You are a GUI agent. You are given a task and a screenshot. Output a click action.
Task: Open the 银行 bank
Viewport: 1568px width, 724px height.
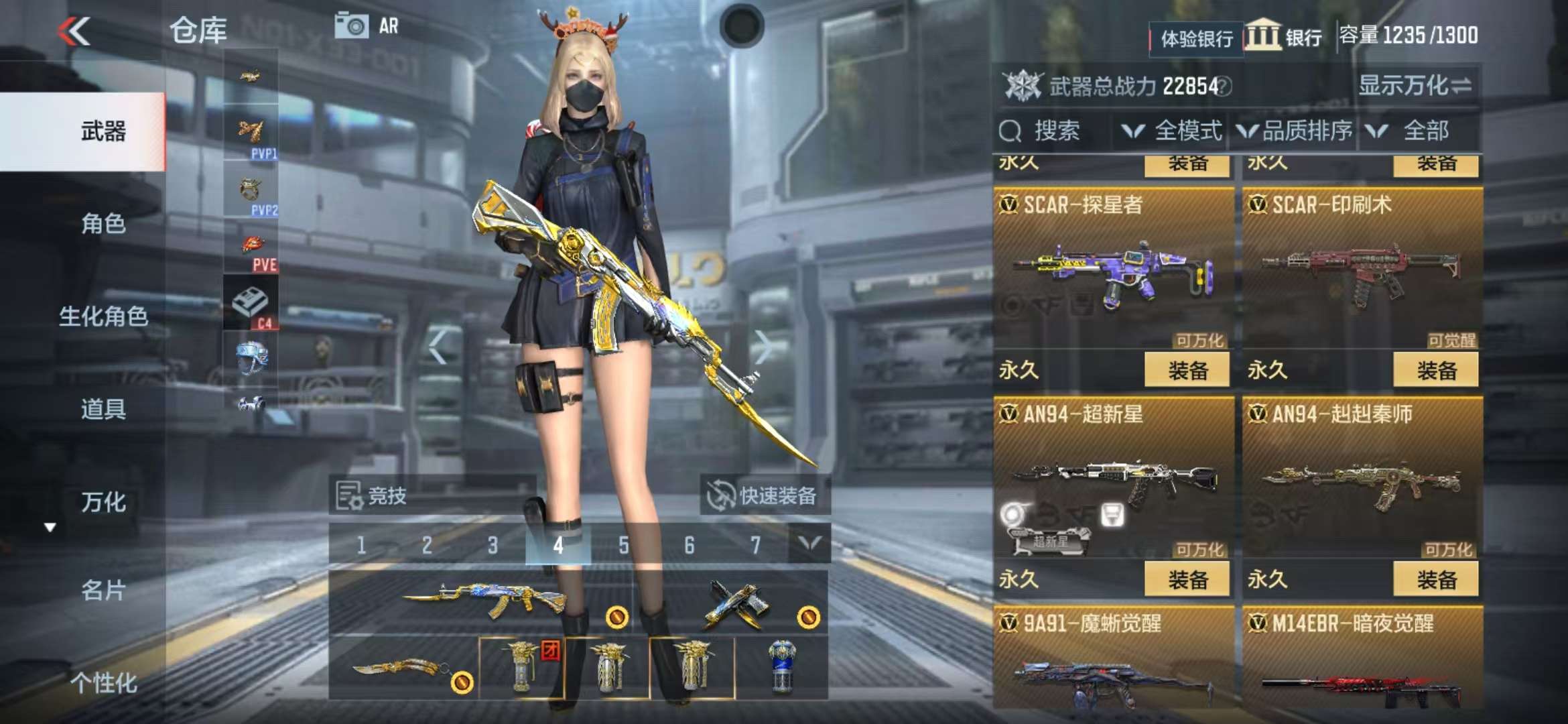[x=1284, y=36]
